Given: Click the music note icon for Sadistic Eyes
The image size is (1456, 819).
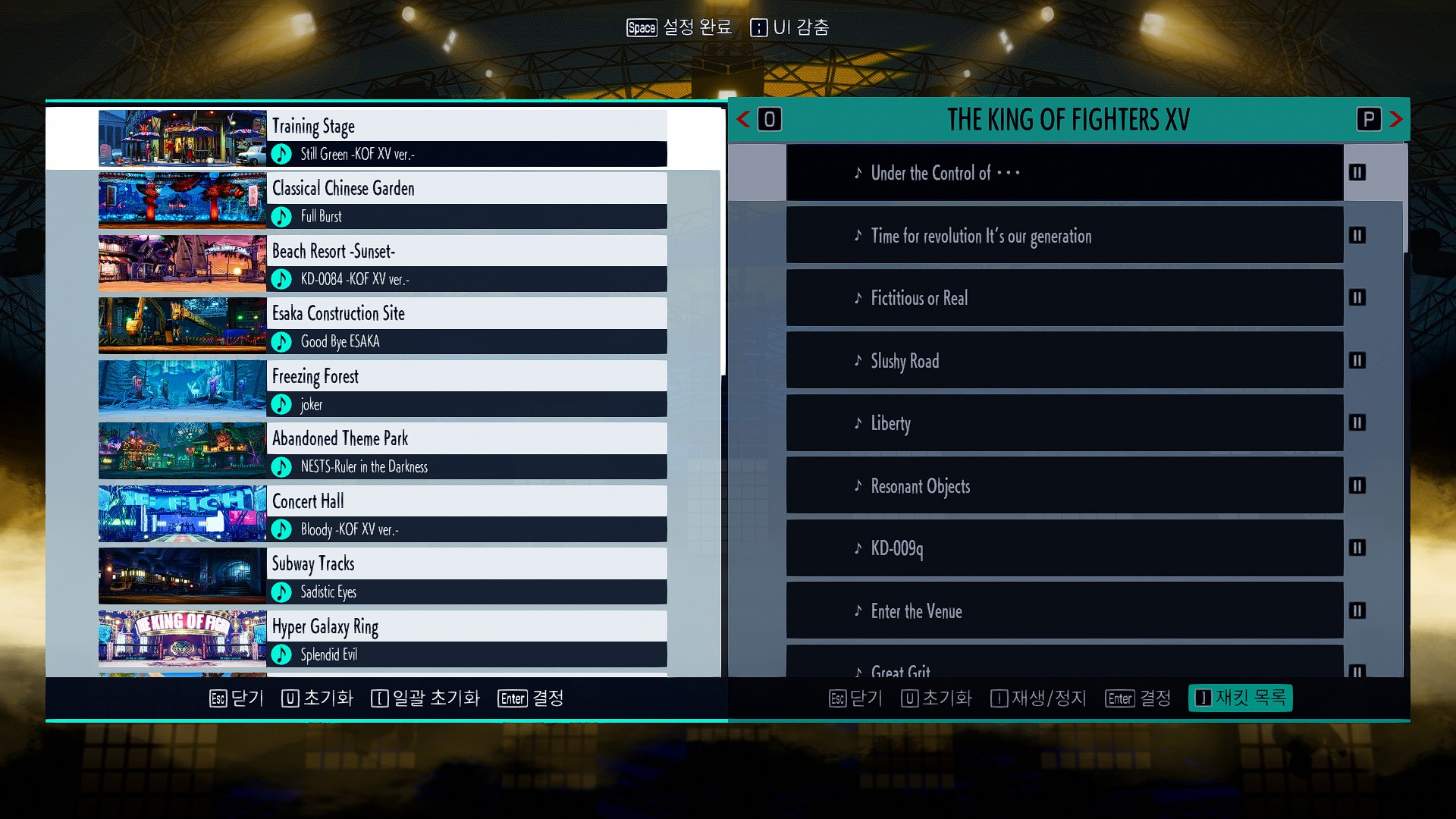Looking at the screenshot, I should [x=281, y=592].
